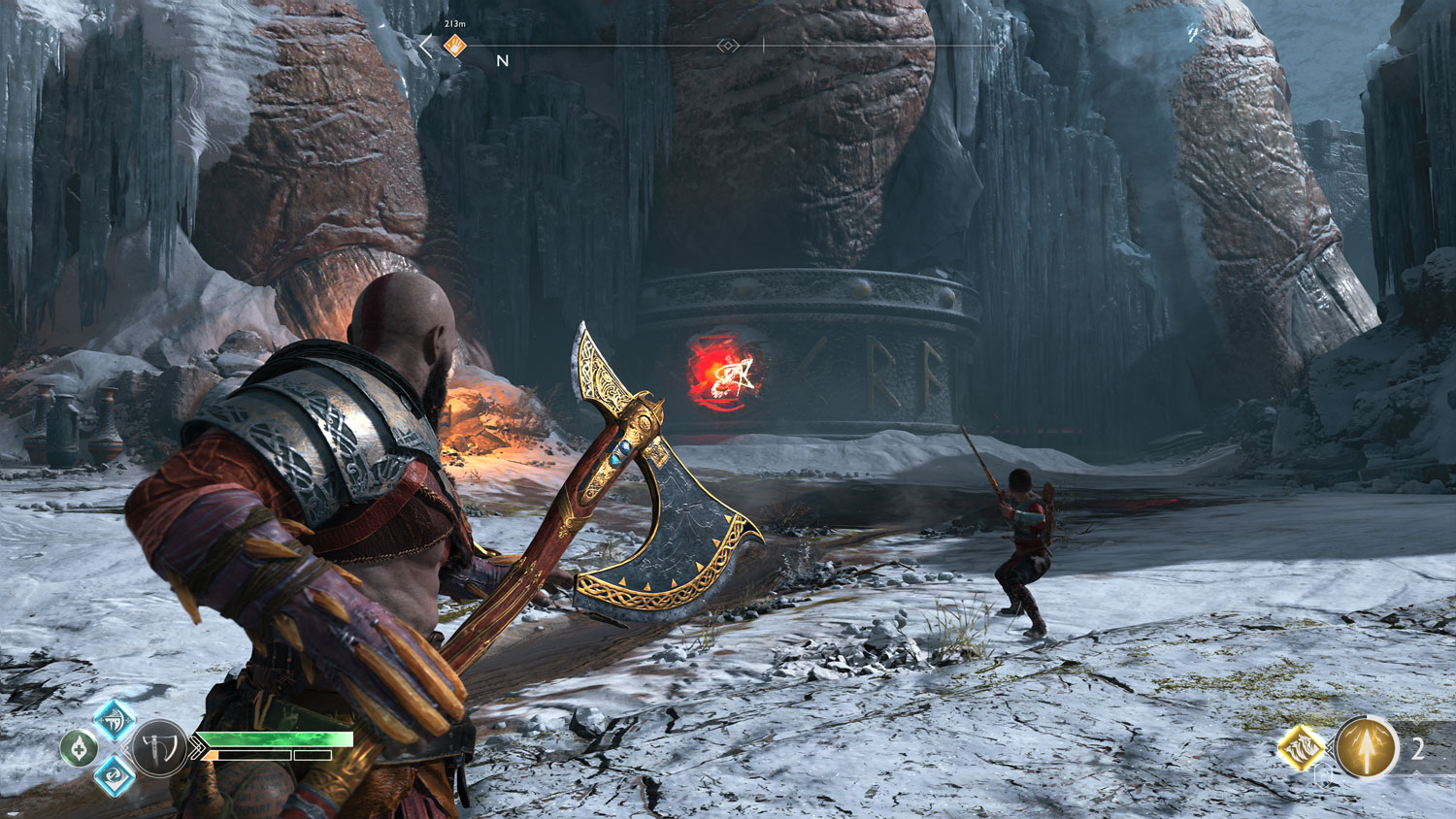This screenshot has width=1456, height=819.
Task: Select the white diamond marker on compass
Action: pos(727,46)
